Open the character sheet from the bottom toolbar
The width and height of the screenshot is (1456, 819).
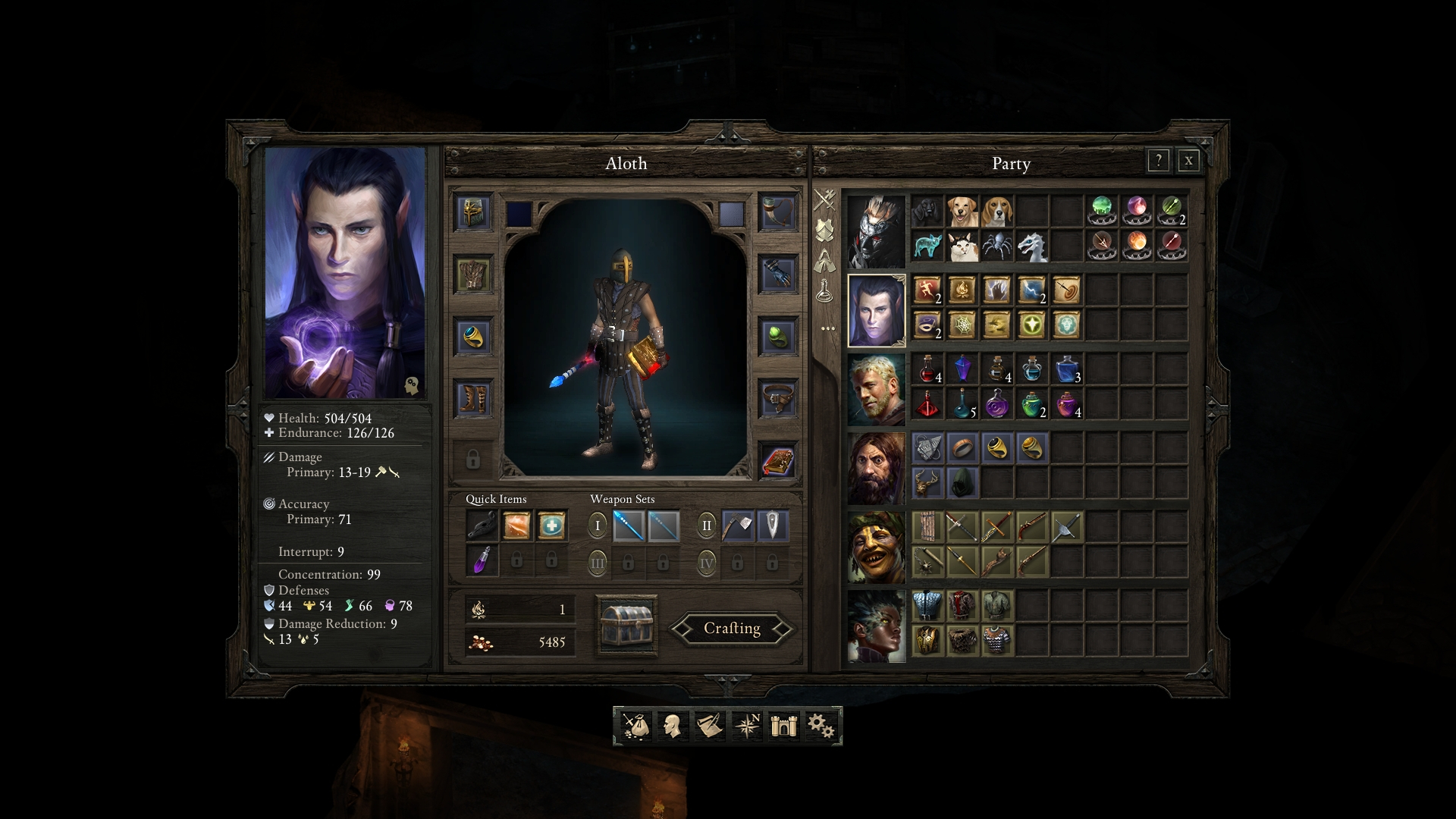[x=671, y=726]
